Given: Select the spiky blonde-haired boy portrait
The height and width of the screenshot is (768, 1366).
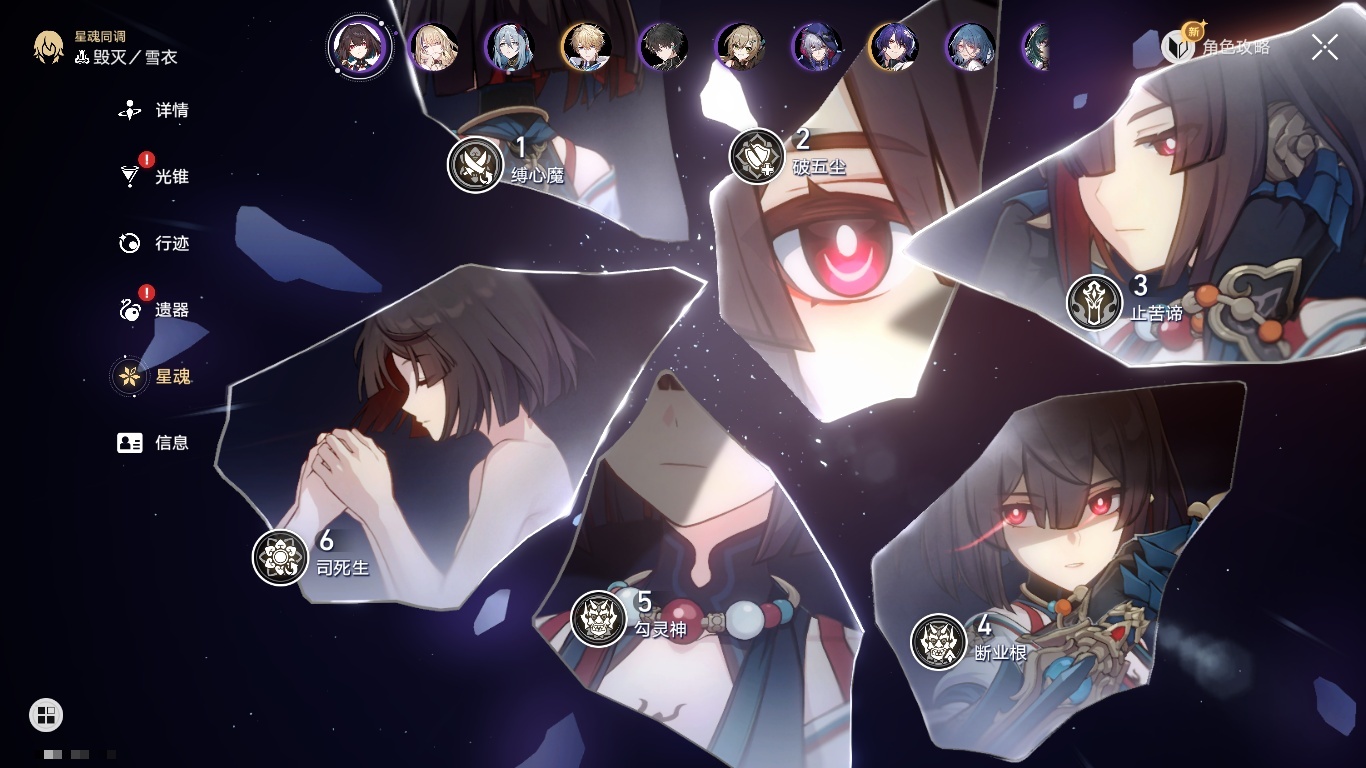Looking at the screenshot, I should click(587, 47).
